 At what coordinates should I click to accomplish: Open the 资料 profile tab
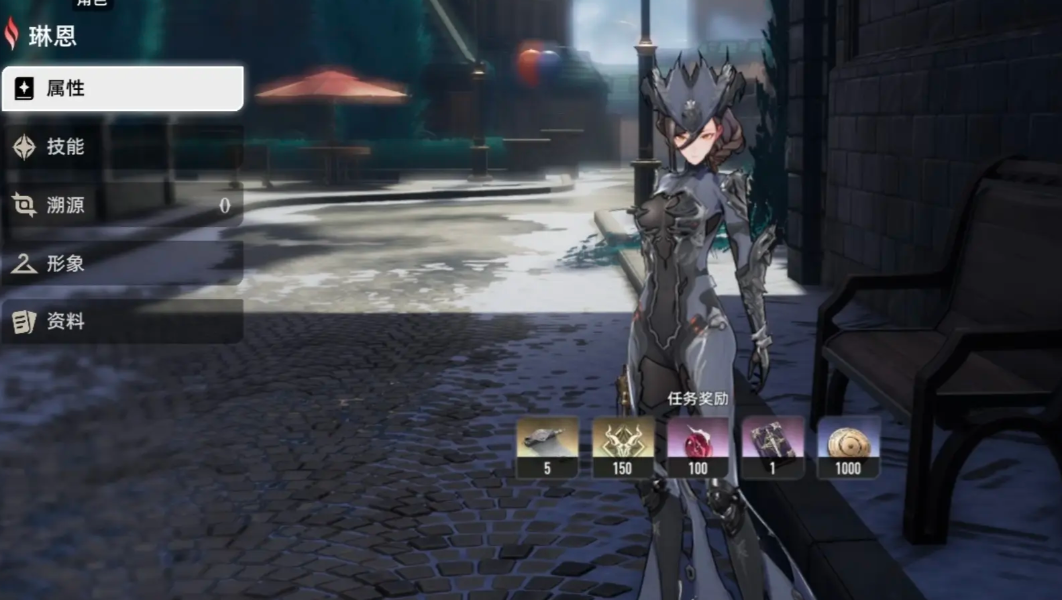(122, 322)
